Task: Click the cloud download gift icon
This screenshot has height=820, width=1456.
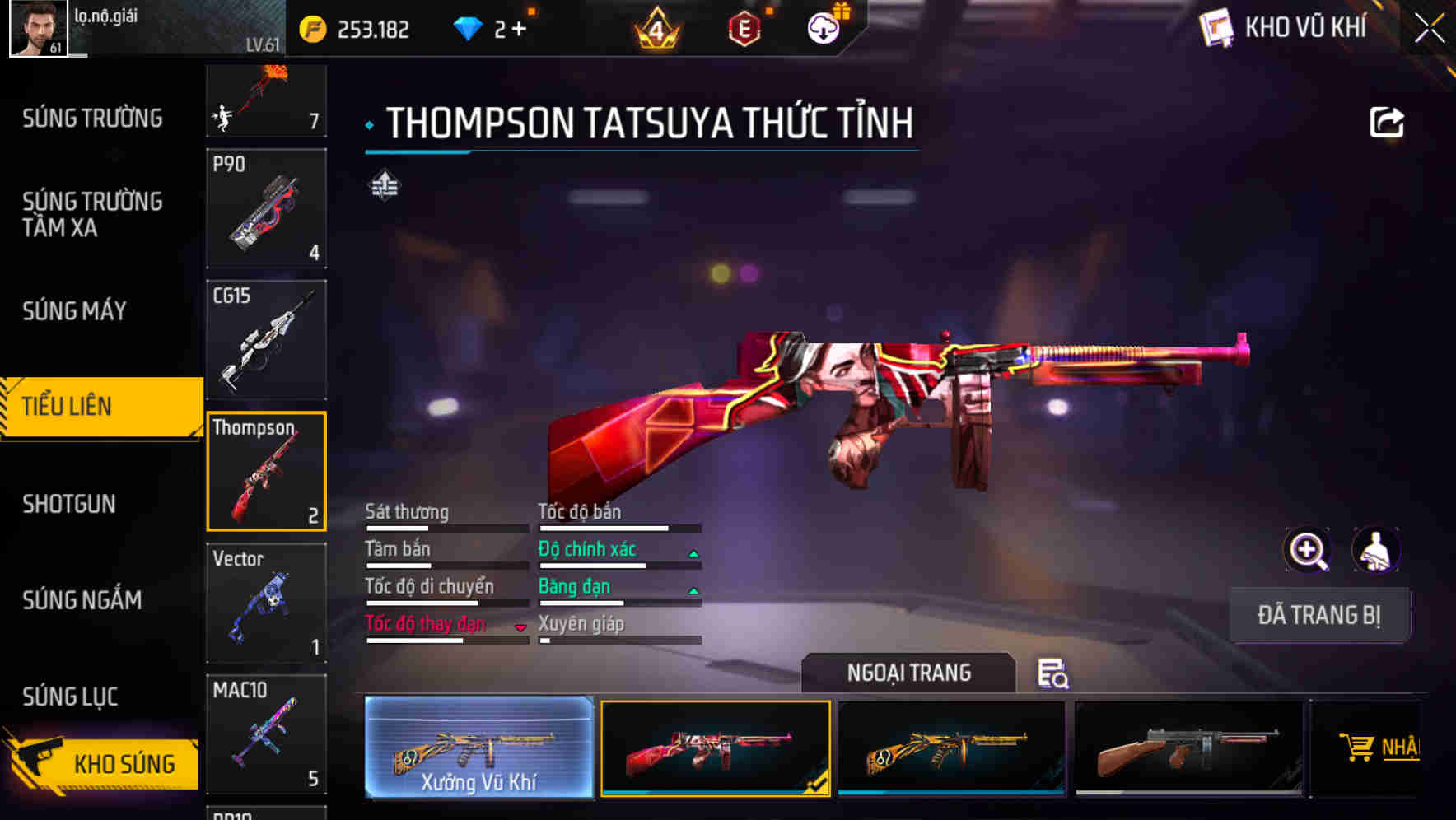Action: tap(824, 27)
